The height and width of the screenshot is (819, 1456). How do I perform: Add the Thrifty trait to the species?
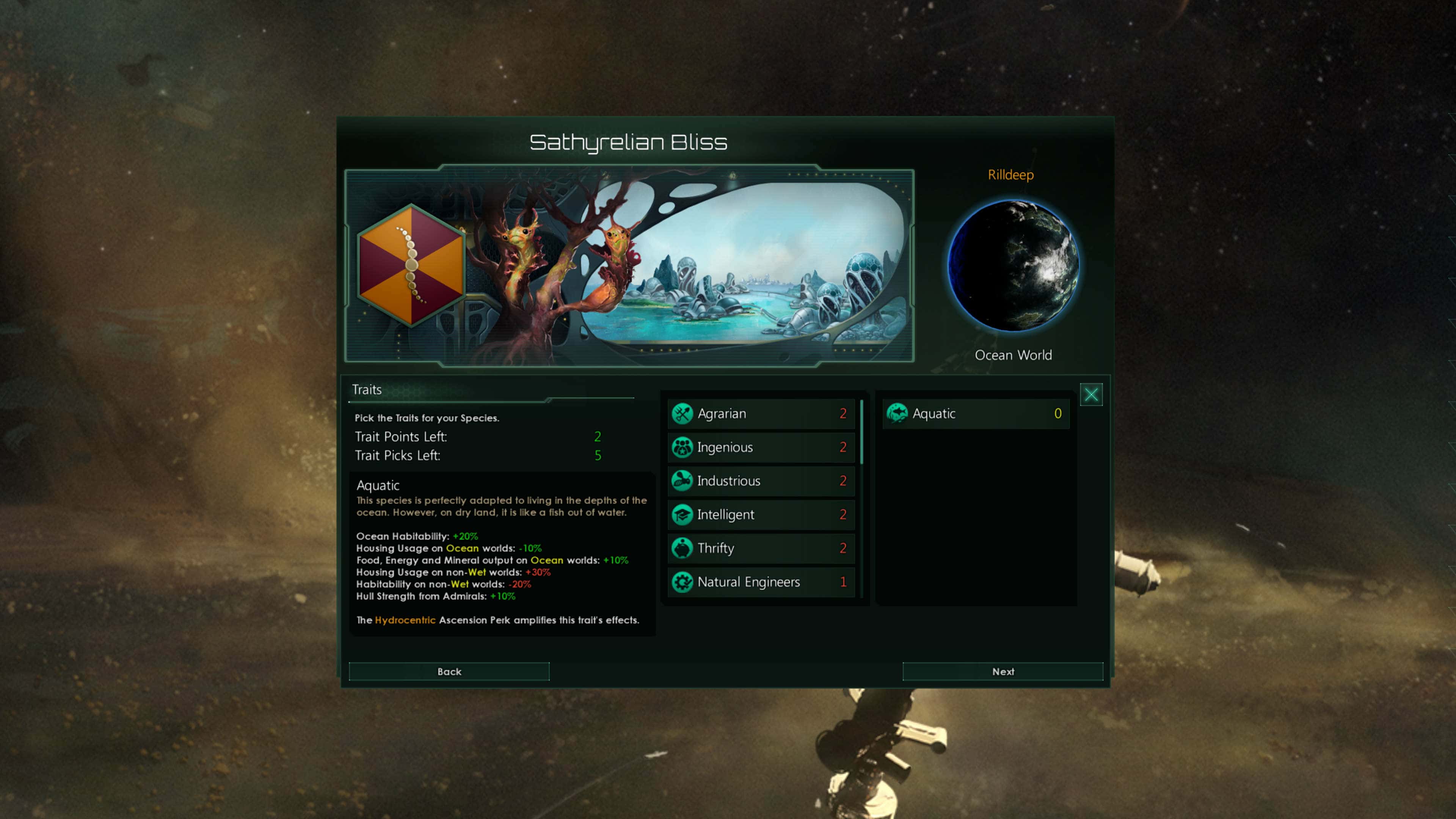(x=760, y=548)
